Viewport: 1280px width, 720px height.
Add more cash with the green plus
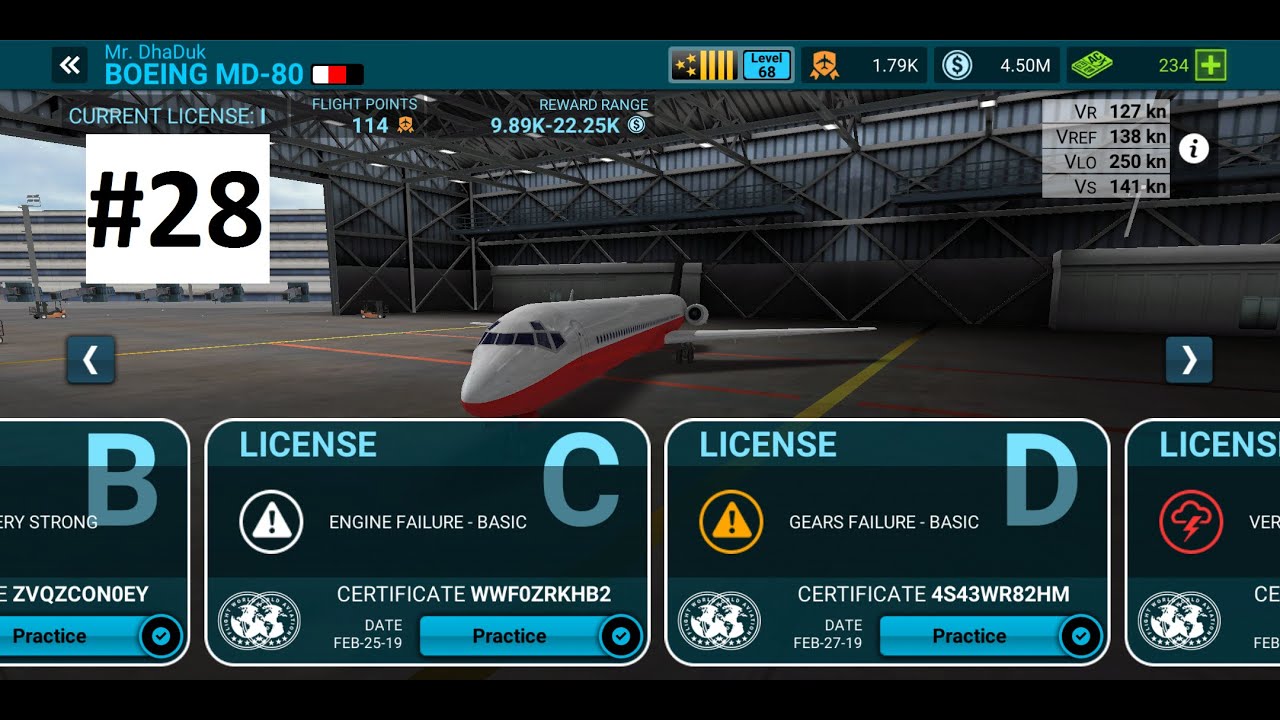(1211, 66)
